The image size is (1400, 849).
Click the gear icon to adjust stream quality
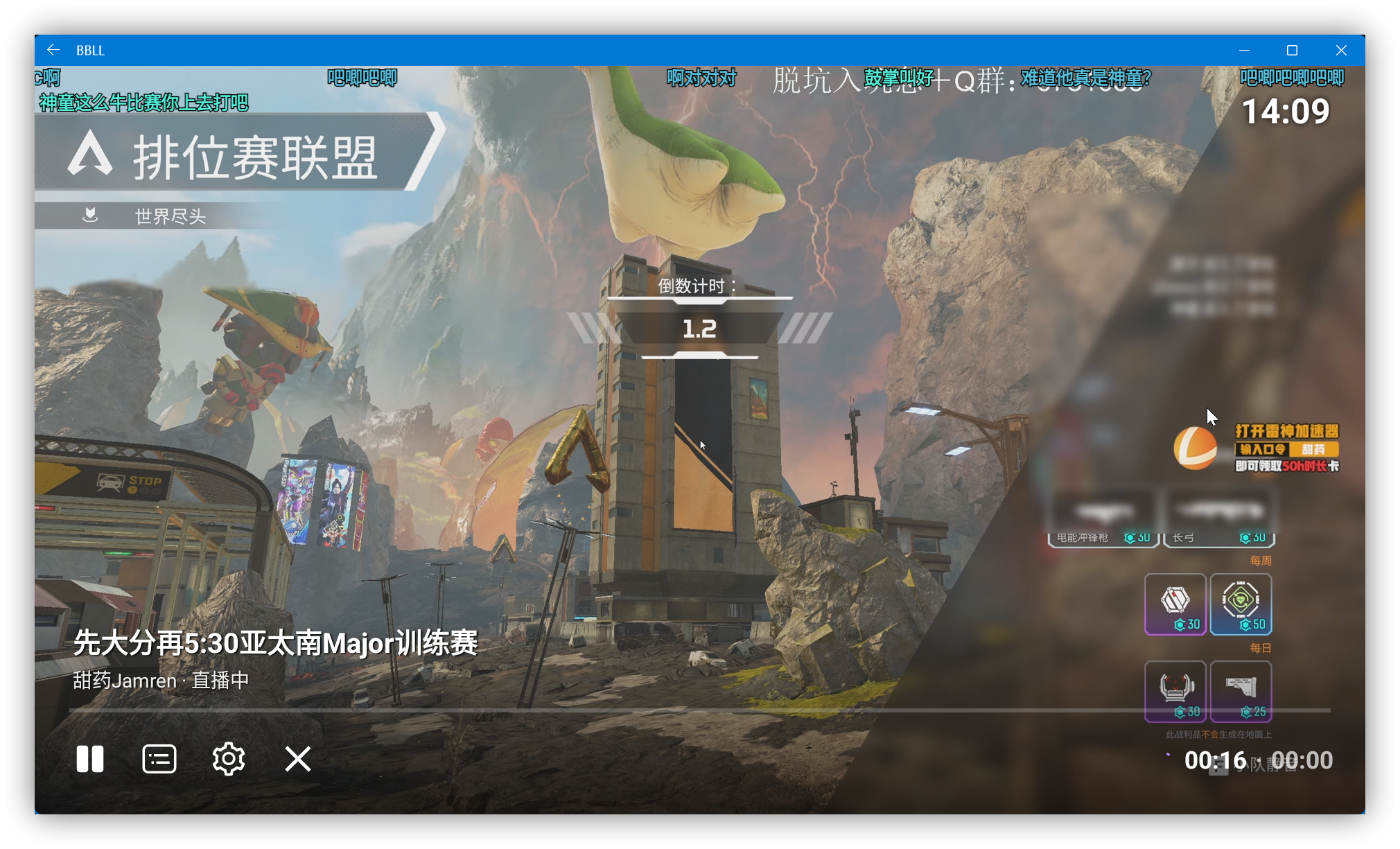(x=229, y=758)
